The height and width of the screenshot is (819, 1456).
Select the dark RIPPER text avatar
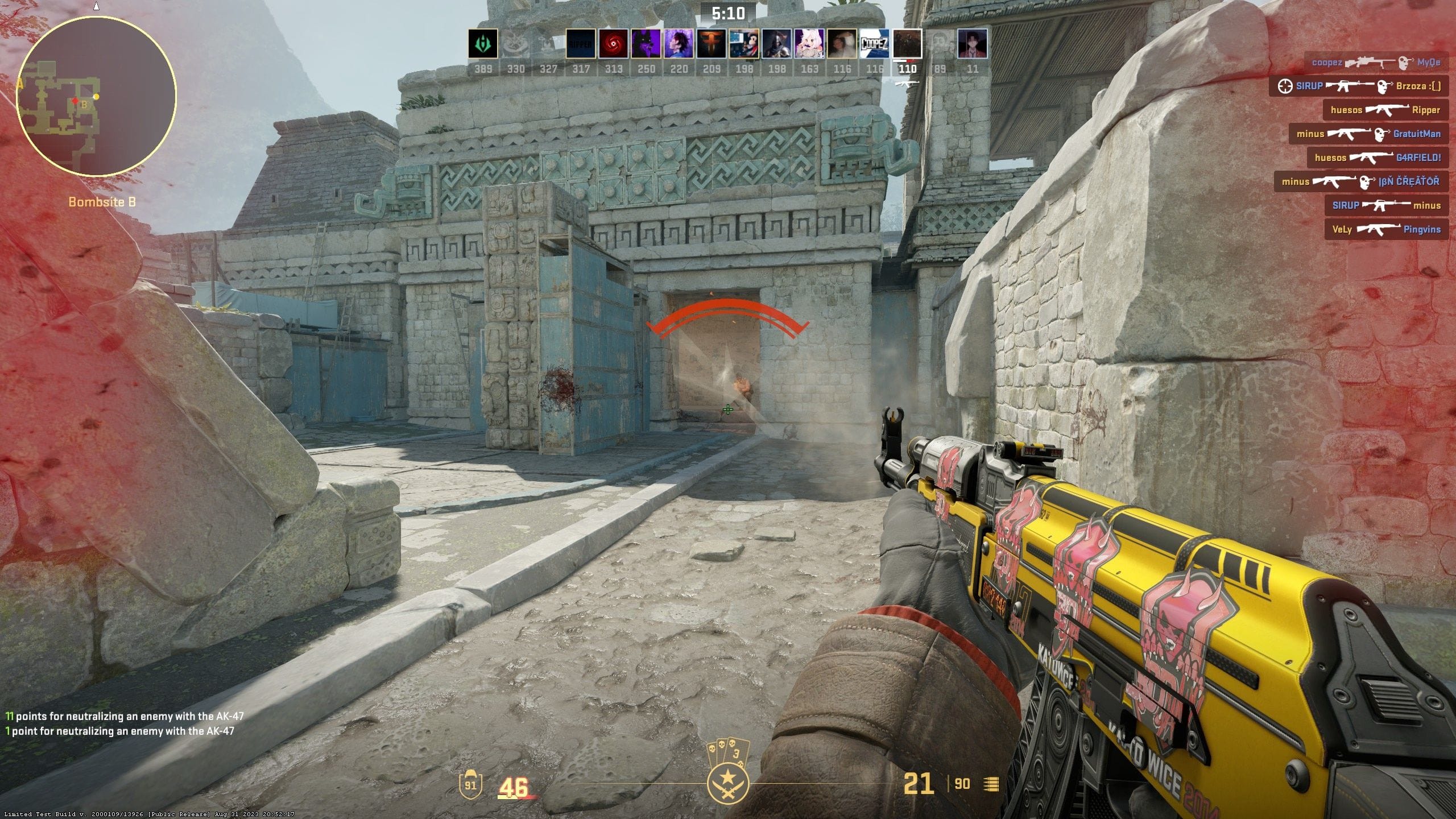pyautogui.click(x=581, y=44)
